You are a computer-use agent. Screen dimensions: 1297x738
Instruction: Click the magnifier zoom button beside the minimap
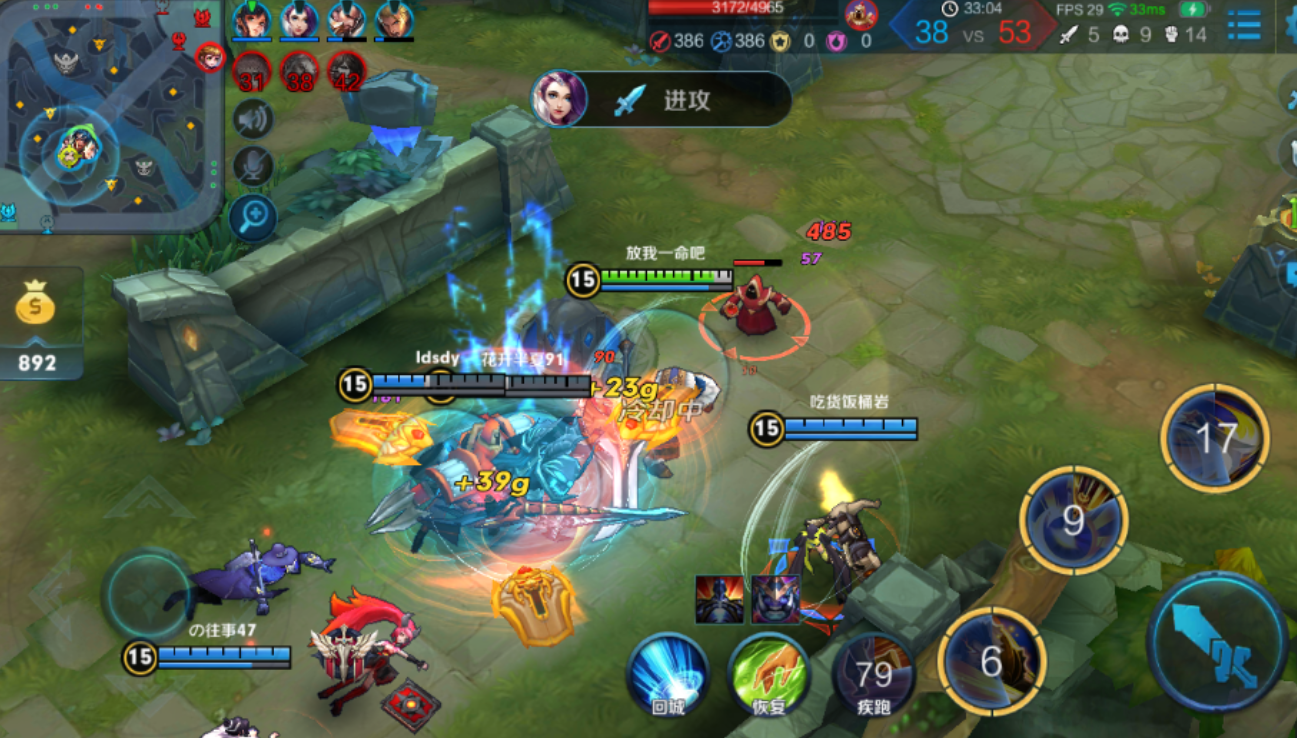coord(253,215)
